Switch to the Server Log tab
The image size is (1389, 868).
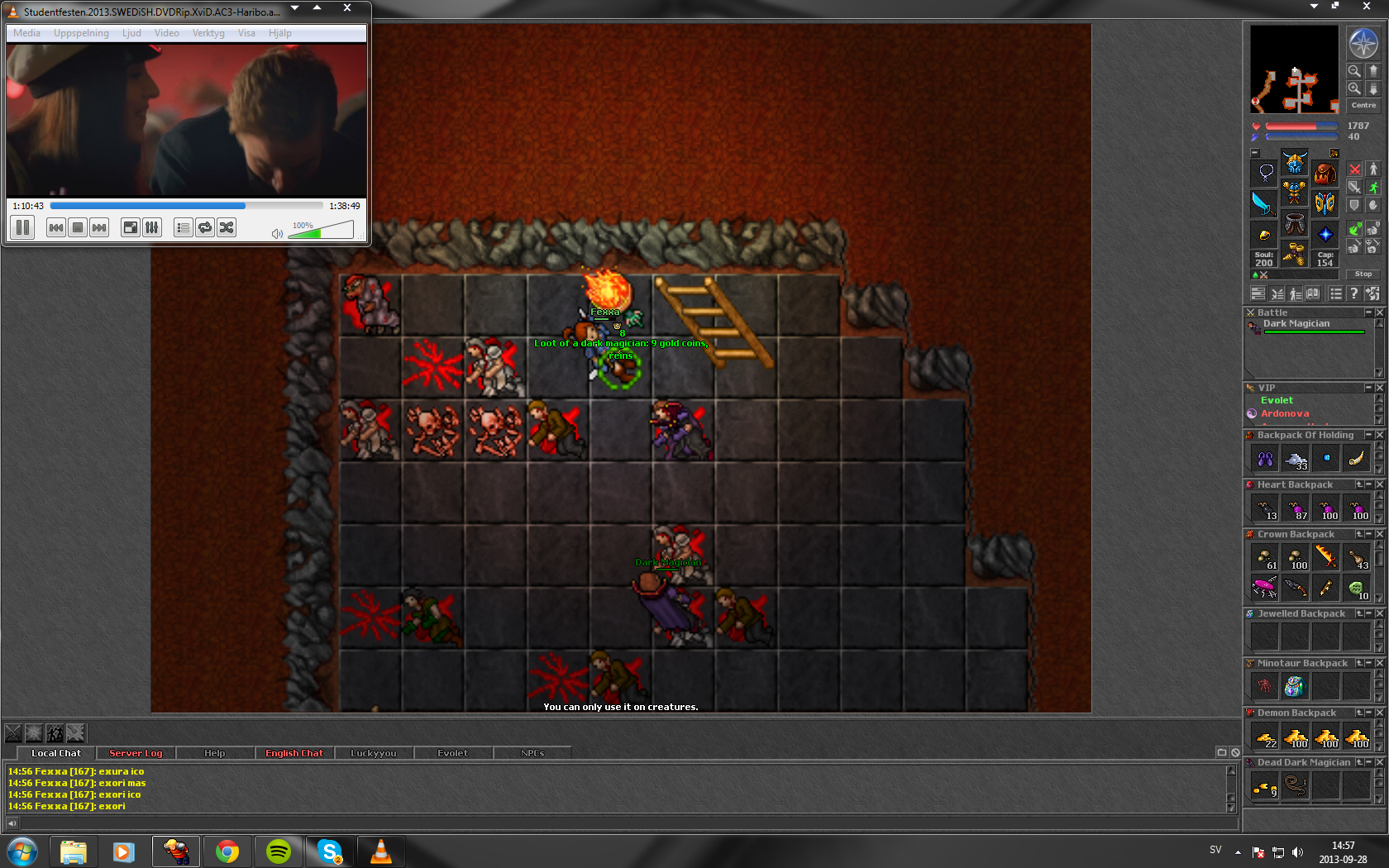tap(136, 753)
